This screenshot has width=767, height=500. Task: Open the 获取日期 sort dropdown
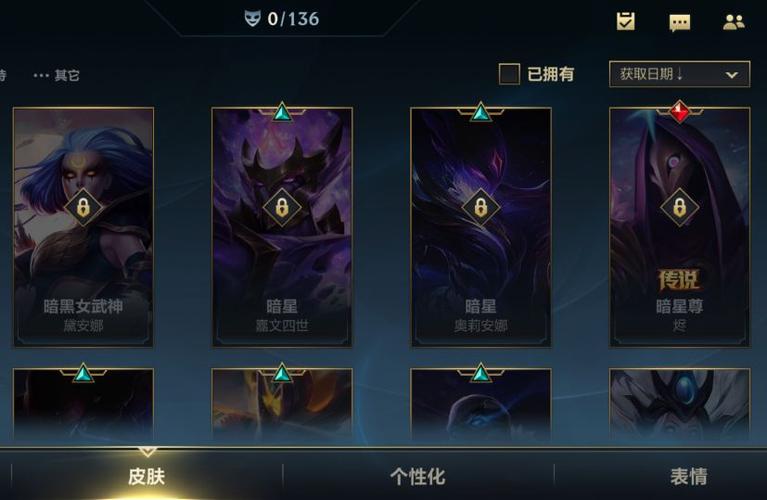[679, 74]
